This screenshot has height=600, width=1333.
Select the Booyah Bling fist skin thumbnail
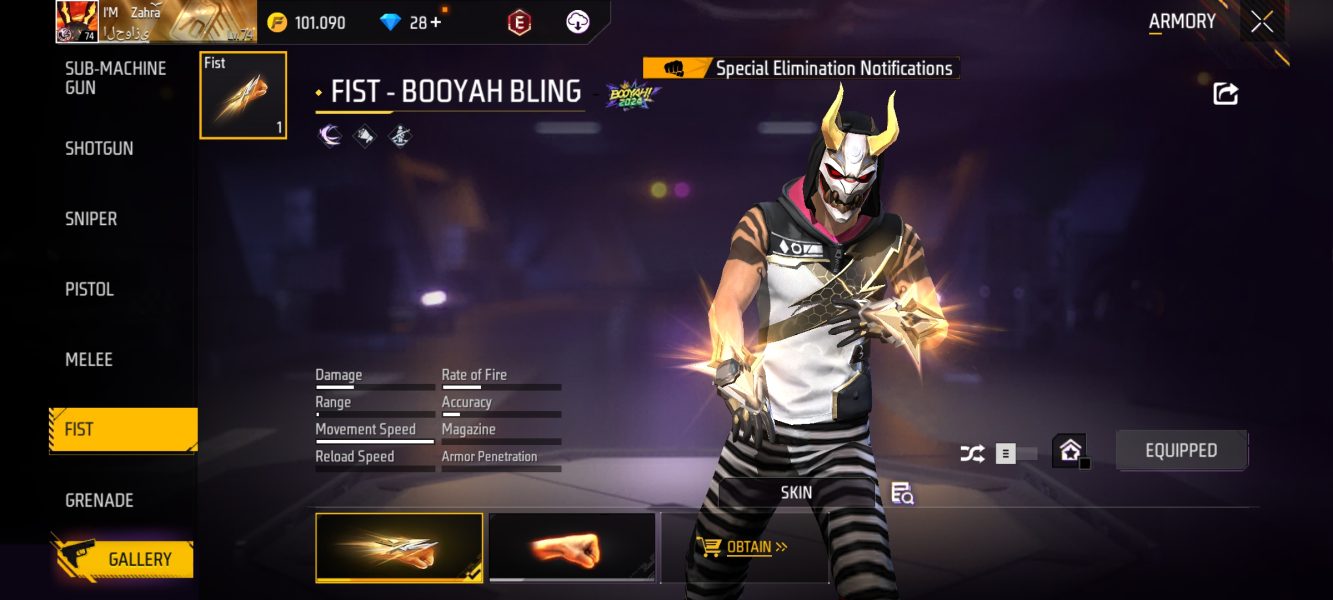399,547
